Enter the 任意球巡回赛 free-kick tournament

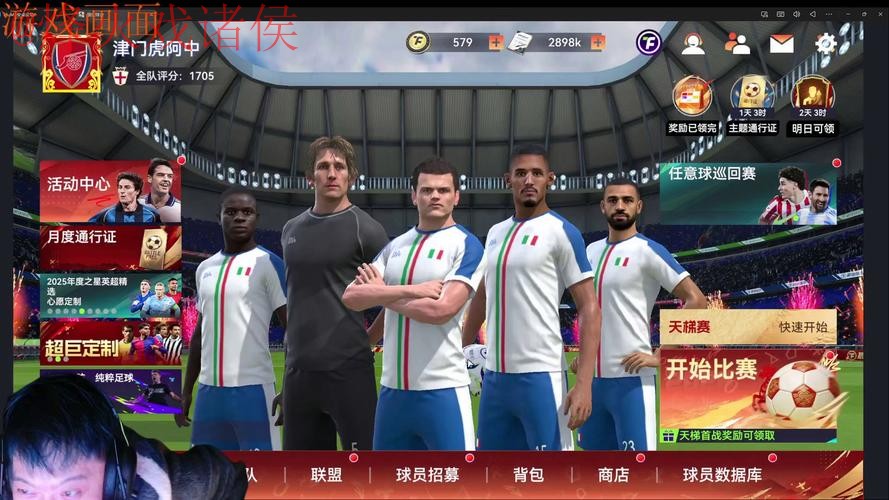pos(747,193)
